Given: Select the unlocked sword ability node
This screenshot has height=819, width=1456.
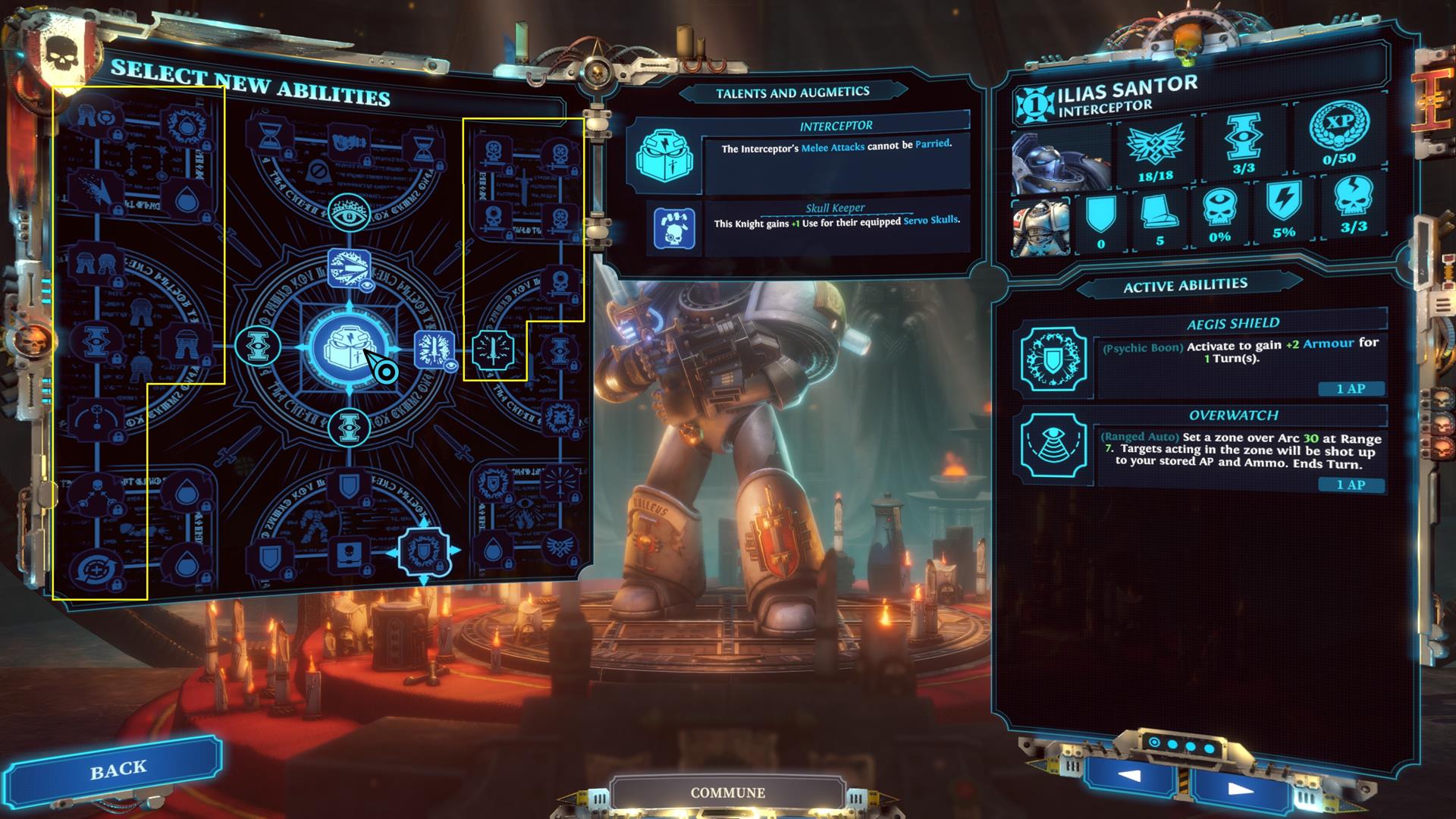Looking at the screenshot, I should [x=494, y=351].
